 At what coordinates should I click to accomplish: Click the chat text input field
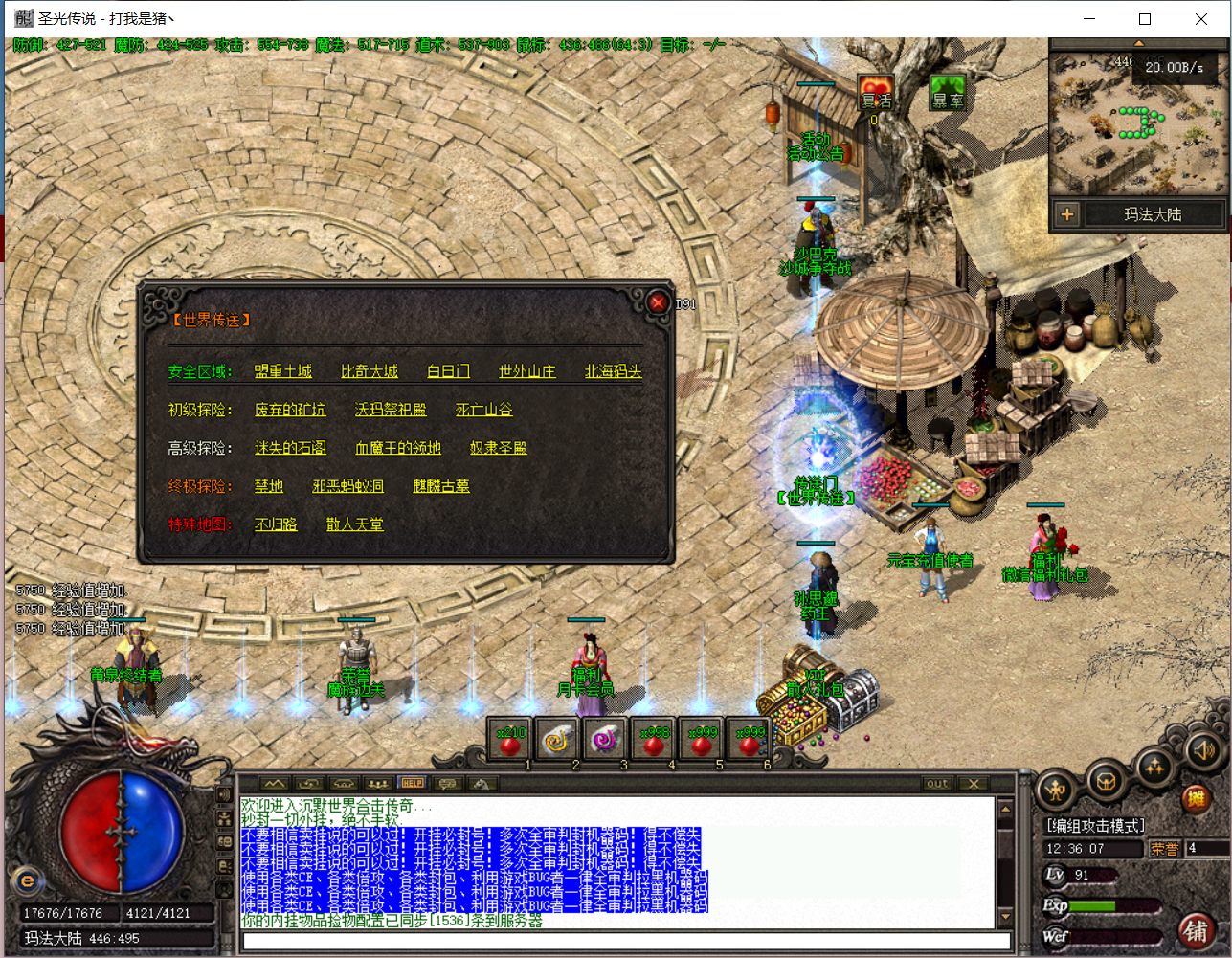627,941
